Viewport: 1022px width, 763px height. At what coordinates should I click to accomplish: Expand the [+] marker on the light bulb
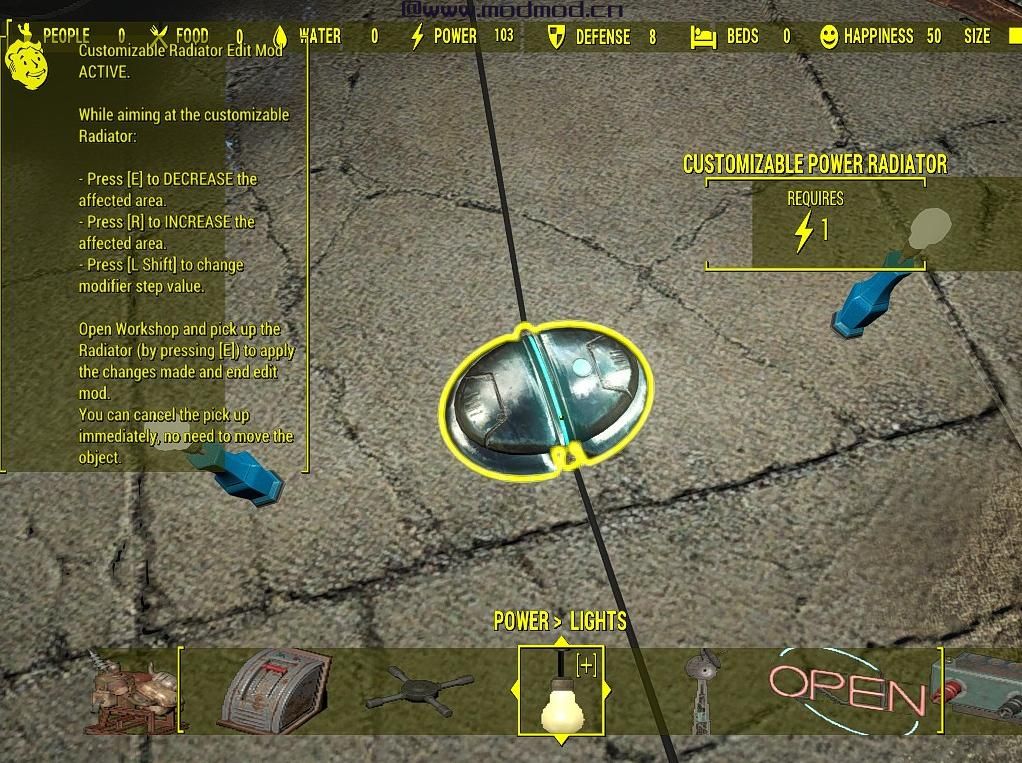pos(586,666)
